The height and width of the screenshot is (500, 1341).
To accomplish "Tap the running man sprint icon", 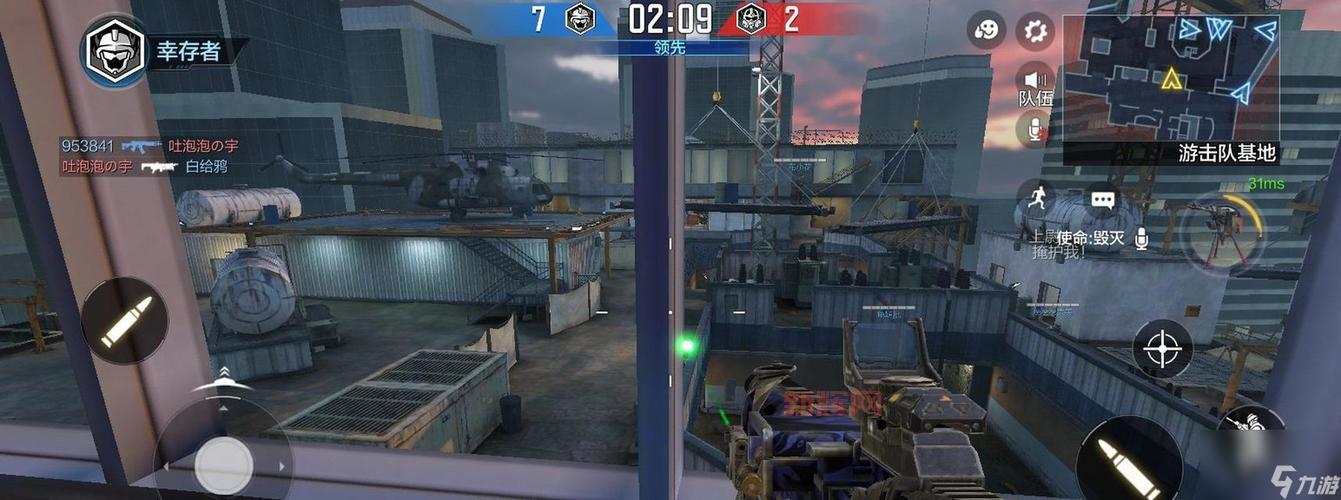I will click(x=1034, y=196).
